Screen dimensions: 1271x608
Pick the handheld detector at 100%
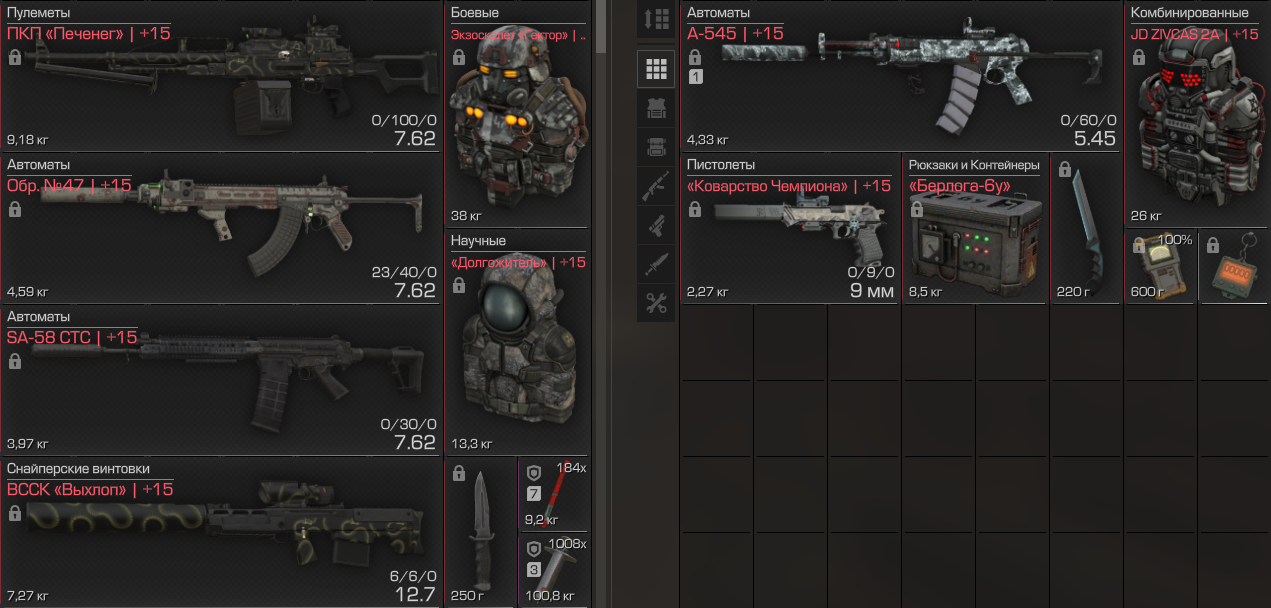(1160, 266)
